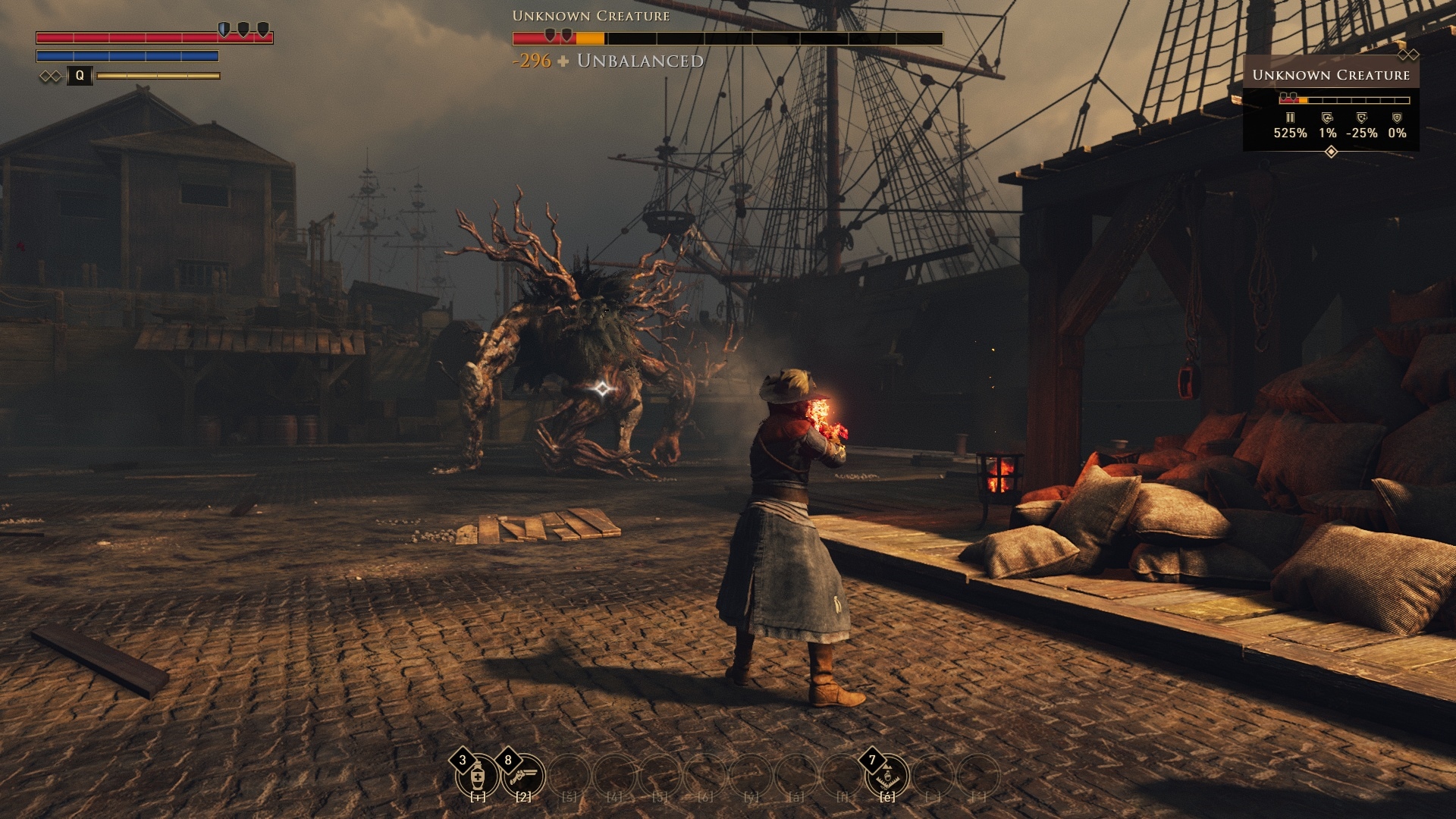Select the pistol shot hotbar slot
1456x819 pixels.
pyautogui.click(x=523, y=777)
